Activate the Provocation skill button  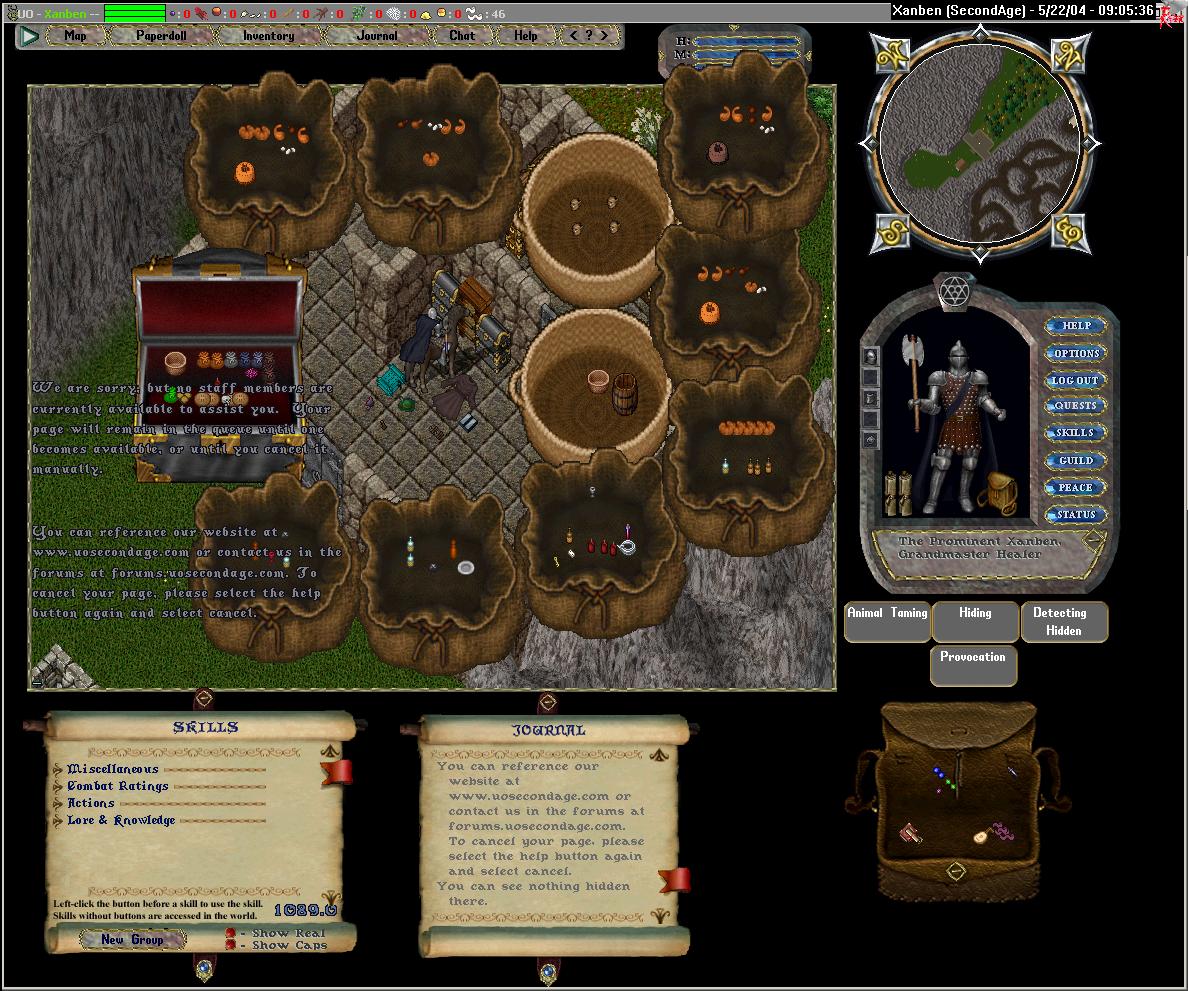pyautogui.click(x=973, y=665)
